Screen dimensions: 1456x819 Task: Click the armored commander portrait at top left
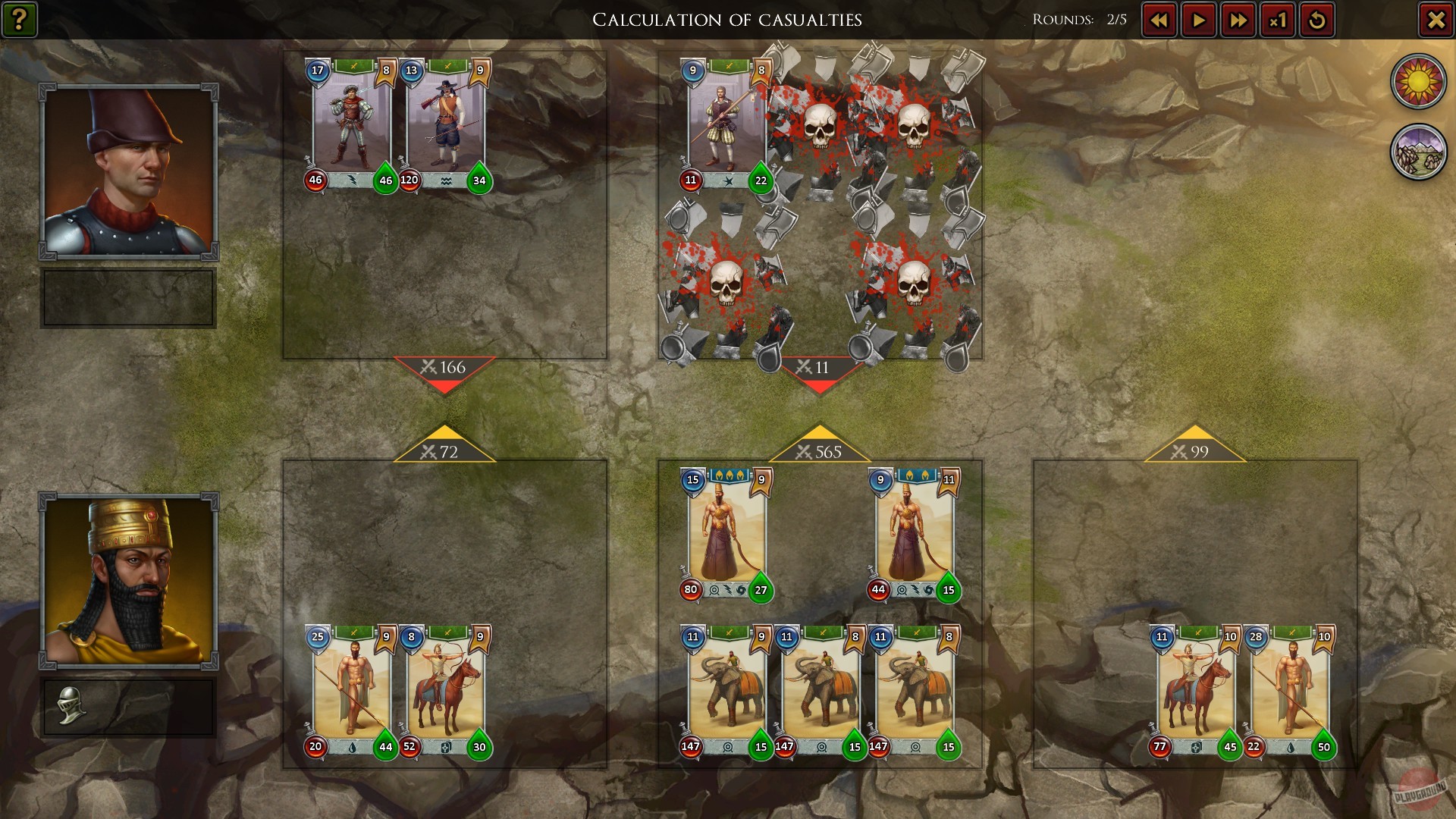pyautogui.click(x=127, y=171)
